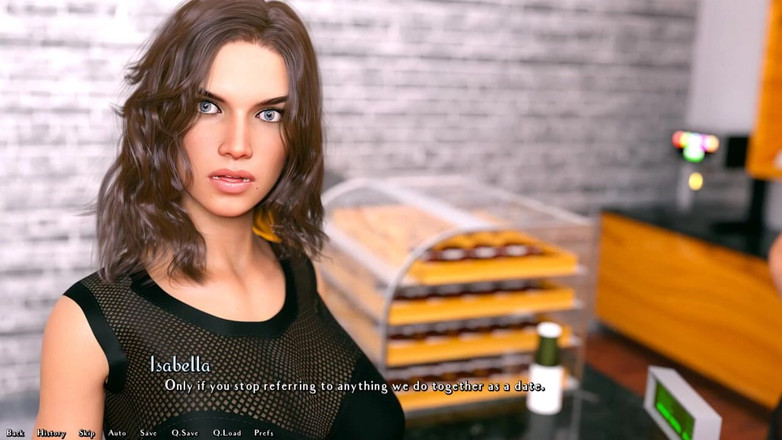Image resolution: width=782 pixels, height=440 pixels.
Task: Toggle Auto advance mode
Action: (x=117, y=433)
